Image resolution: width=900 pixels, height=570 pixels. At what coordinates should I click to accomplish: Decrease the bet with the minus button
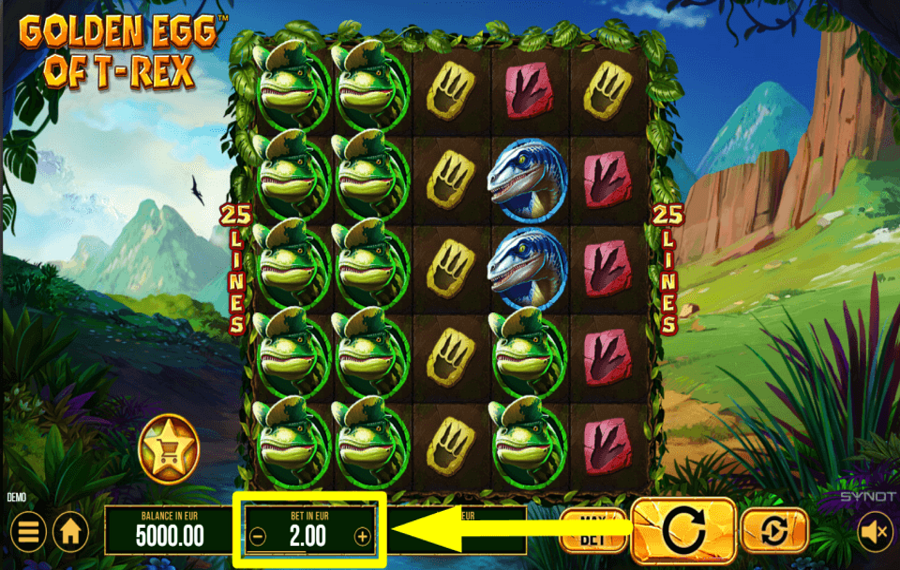(x=258, y=536)
